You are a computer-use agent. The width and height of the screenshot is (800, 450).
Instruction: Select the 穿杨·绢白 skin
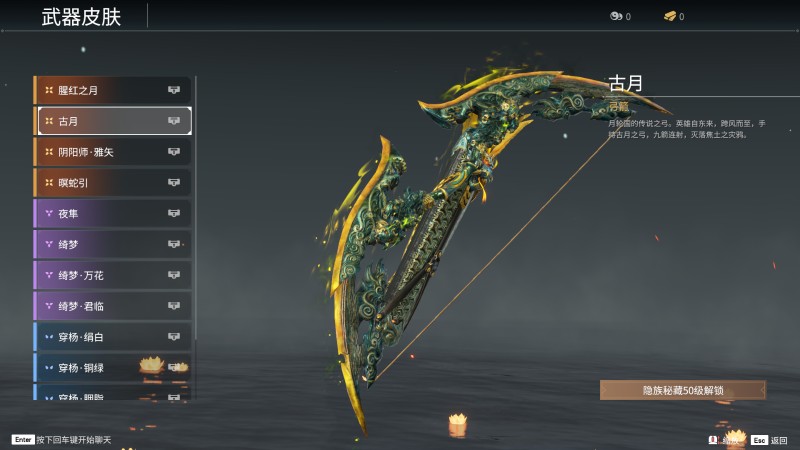112,337
